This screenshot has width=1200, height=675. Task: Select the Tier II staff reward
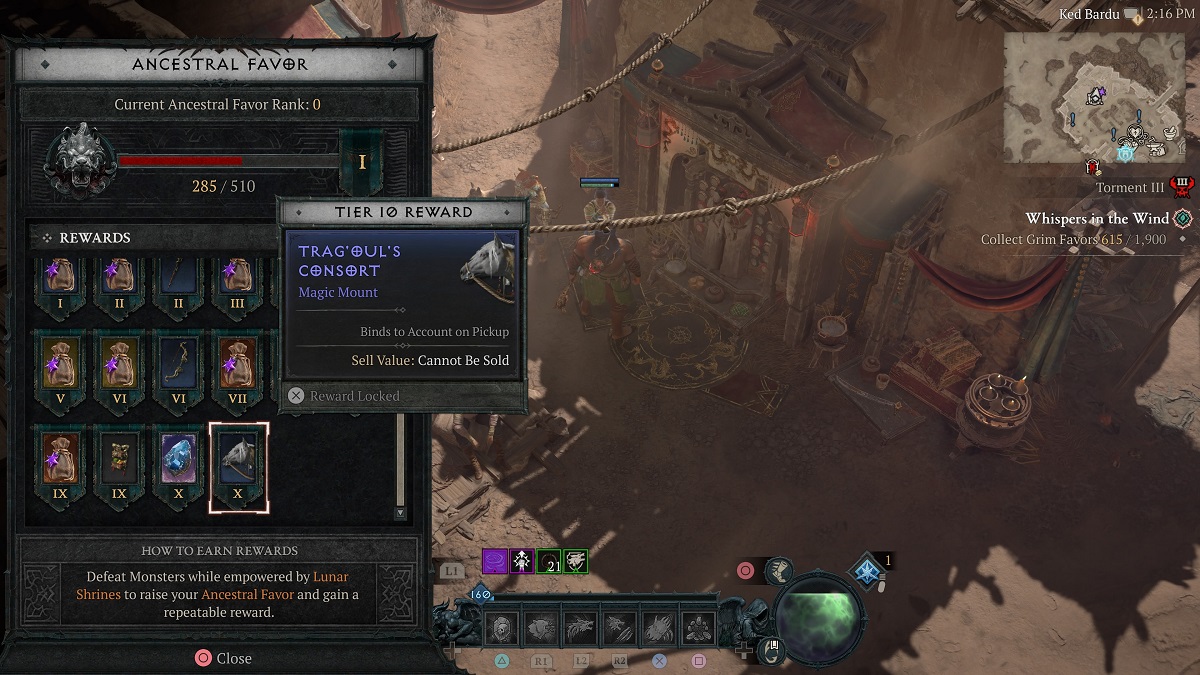click(x=180, y=280)
